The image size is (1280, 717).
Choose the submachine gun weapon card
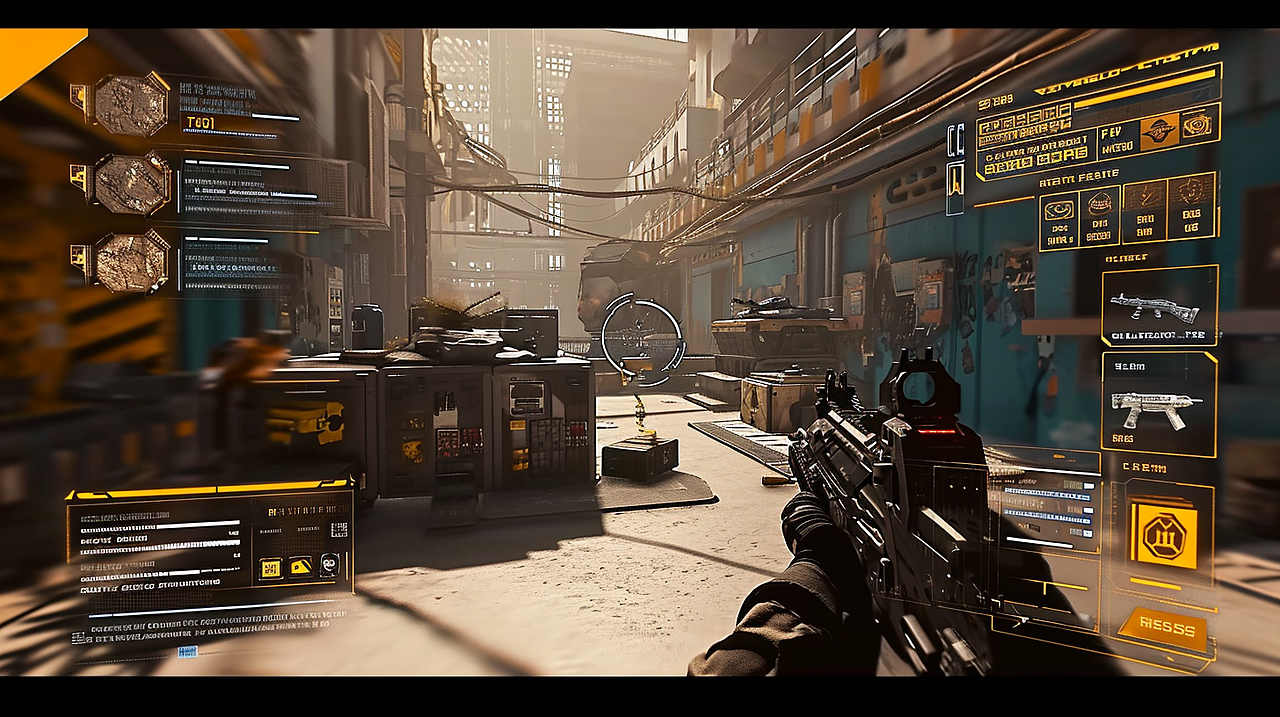[1159, 403]
